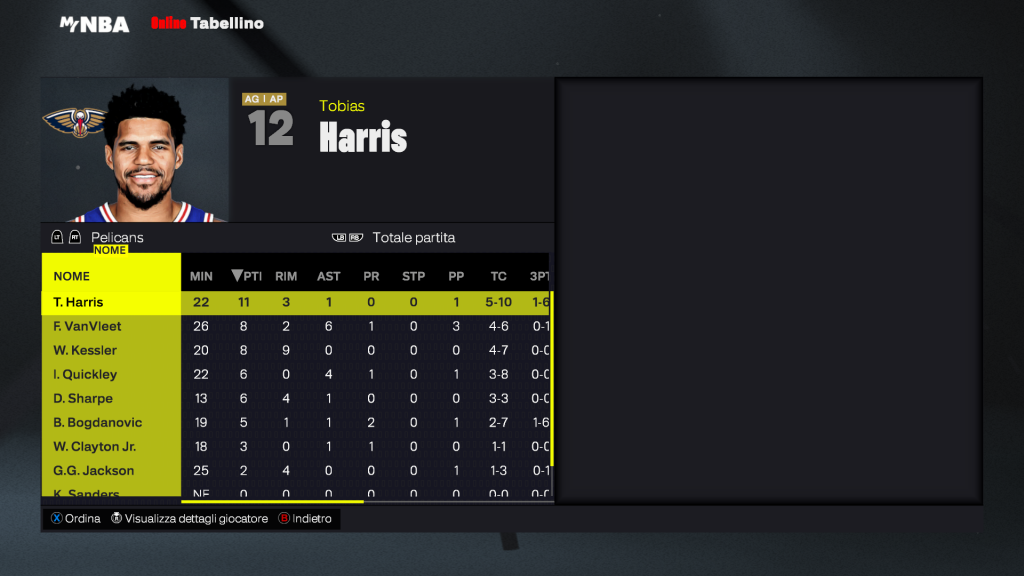Sort by the PTI points column

[x=246, y=276]
